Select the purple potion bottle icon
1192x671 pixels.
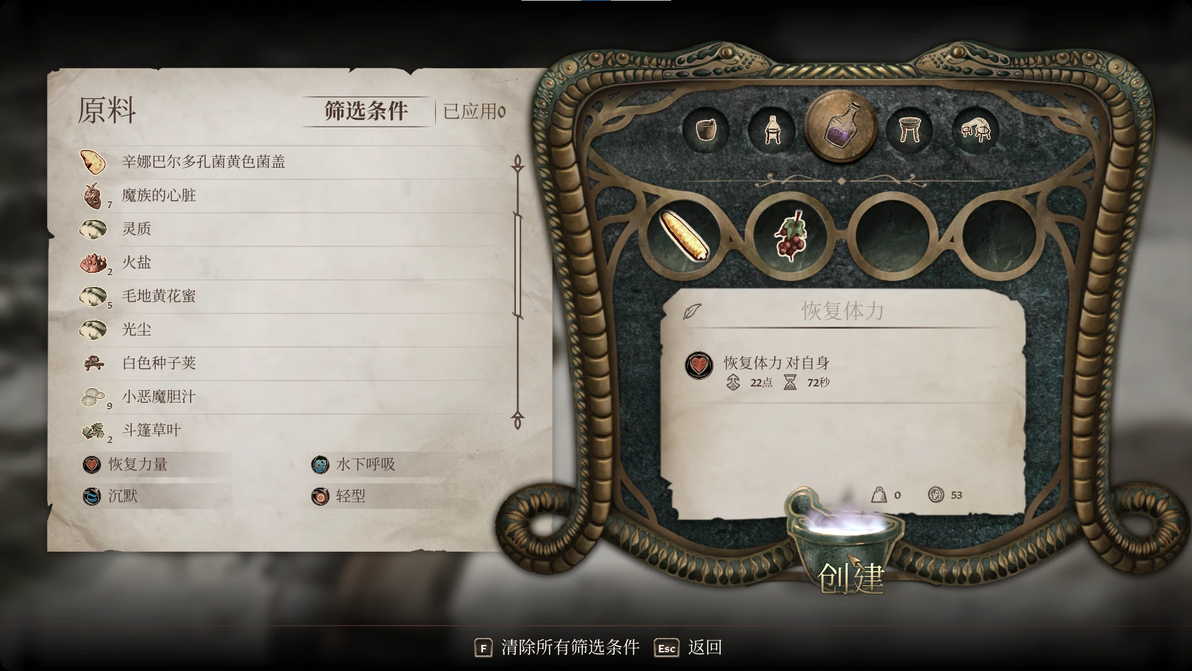coord(840,128)
